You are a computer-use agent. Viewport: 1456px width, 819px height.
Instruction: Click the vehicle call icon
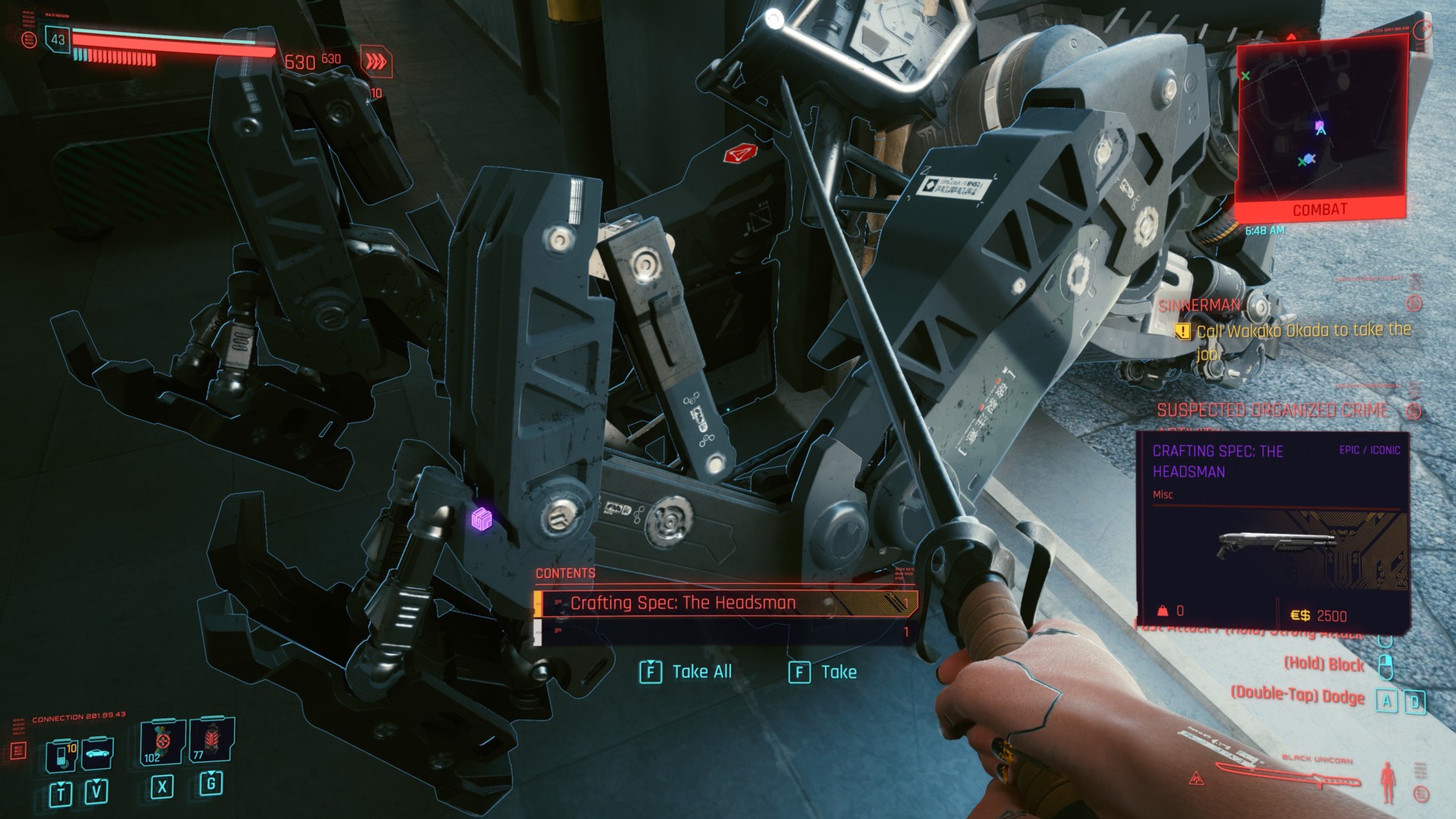click(97, 754)
